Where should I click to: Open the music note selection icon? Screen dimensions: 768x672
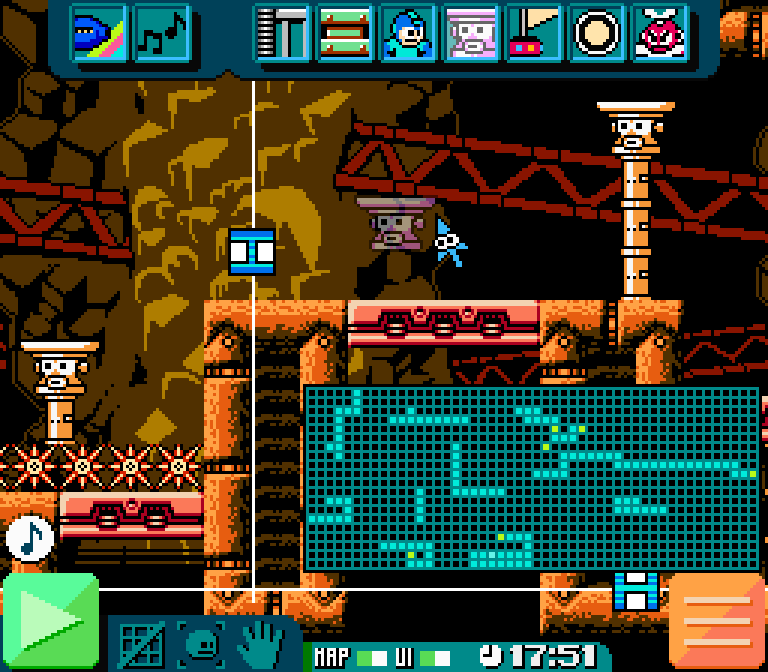pyautogui.click(x=161, y=33)
